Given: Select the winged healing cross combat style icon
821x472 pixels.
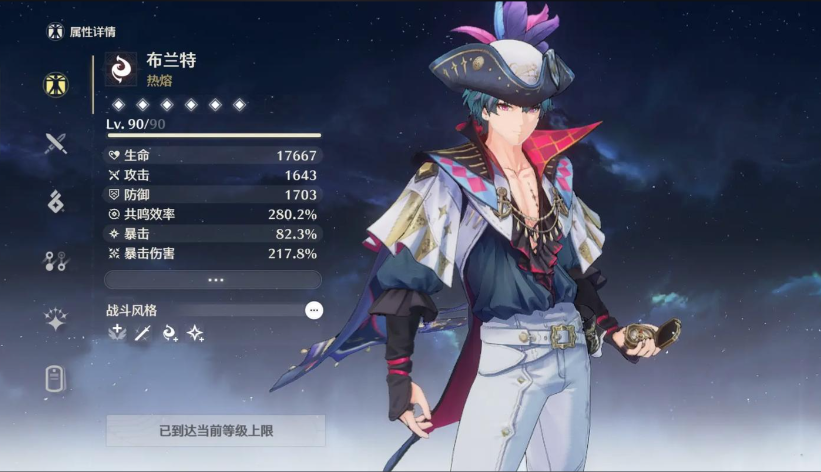Looking at the screenshot, I should pos(117,333).
